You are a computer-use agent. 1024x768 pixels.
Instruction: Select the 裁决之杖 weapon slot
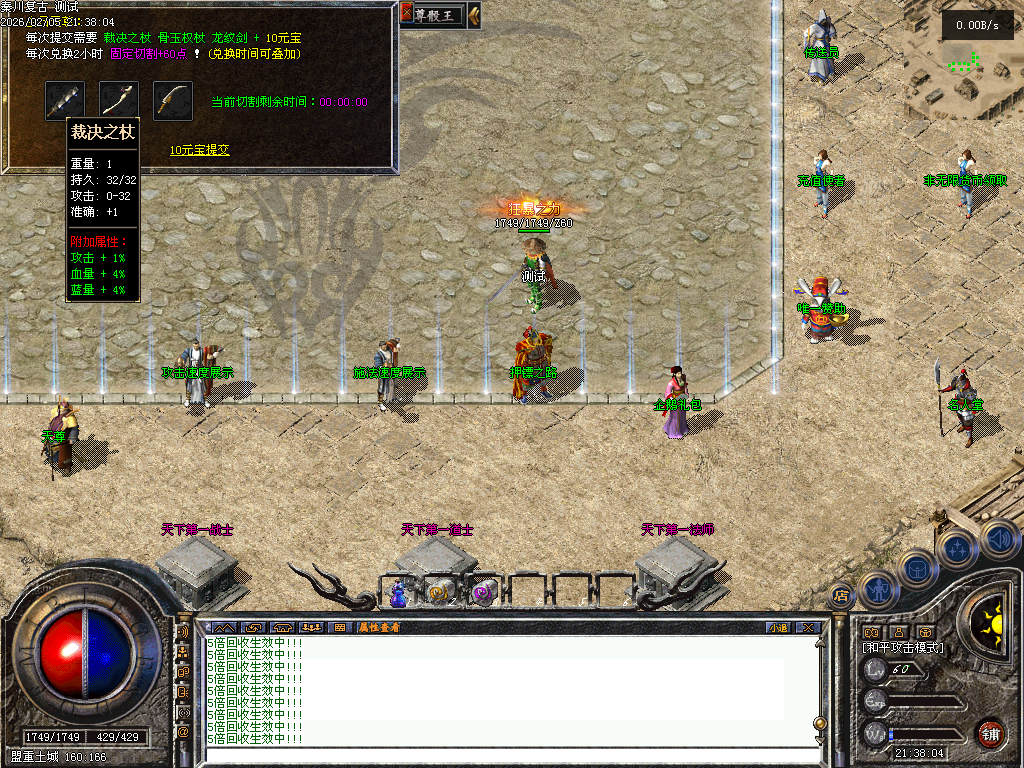click(65, 100)
